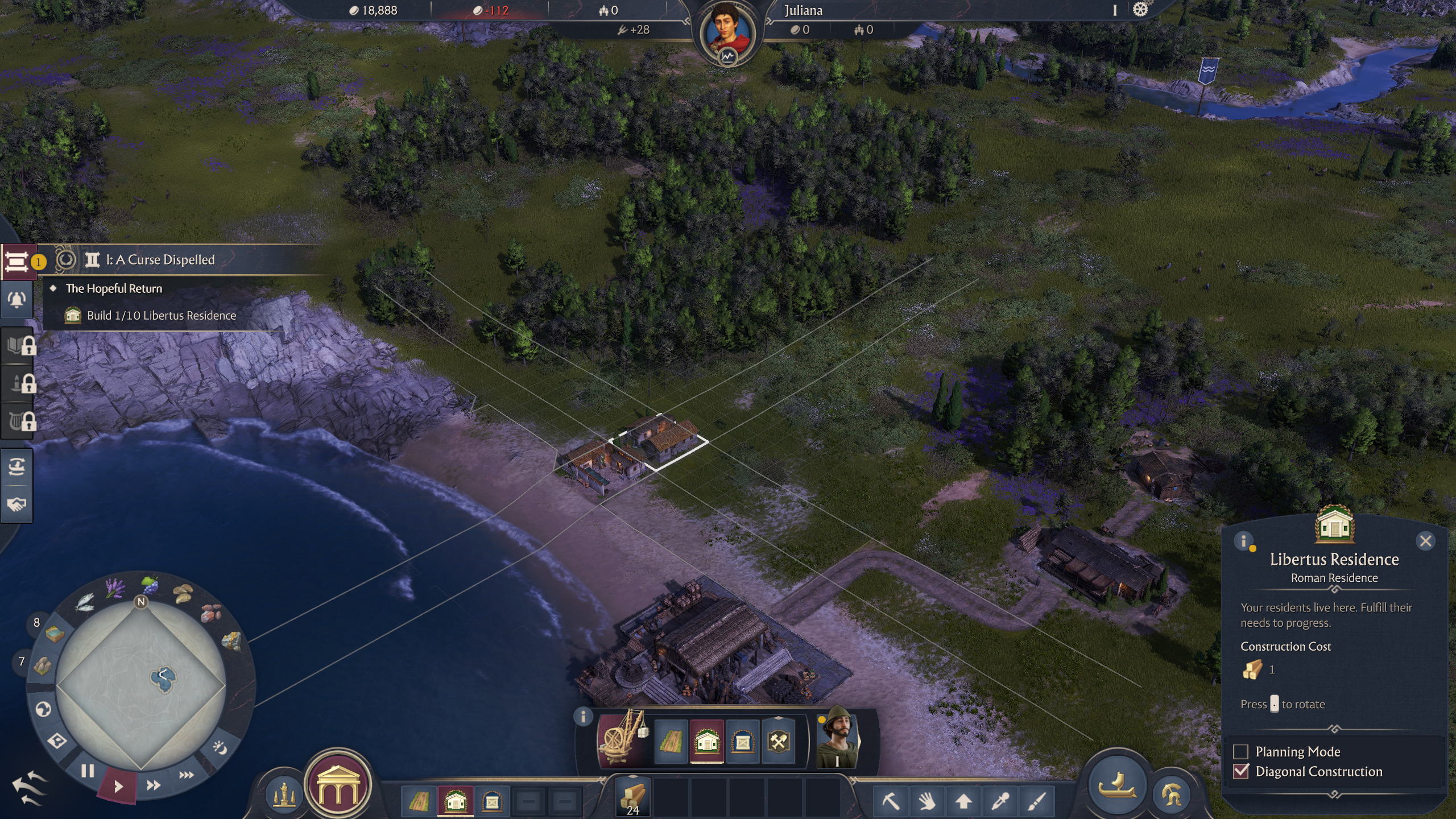Screen dimensions: 1456x819
Task: Pause the game speed
Action: pos(87,771)
